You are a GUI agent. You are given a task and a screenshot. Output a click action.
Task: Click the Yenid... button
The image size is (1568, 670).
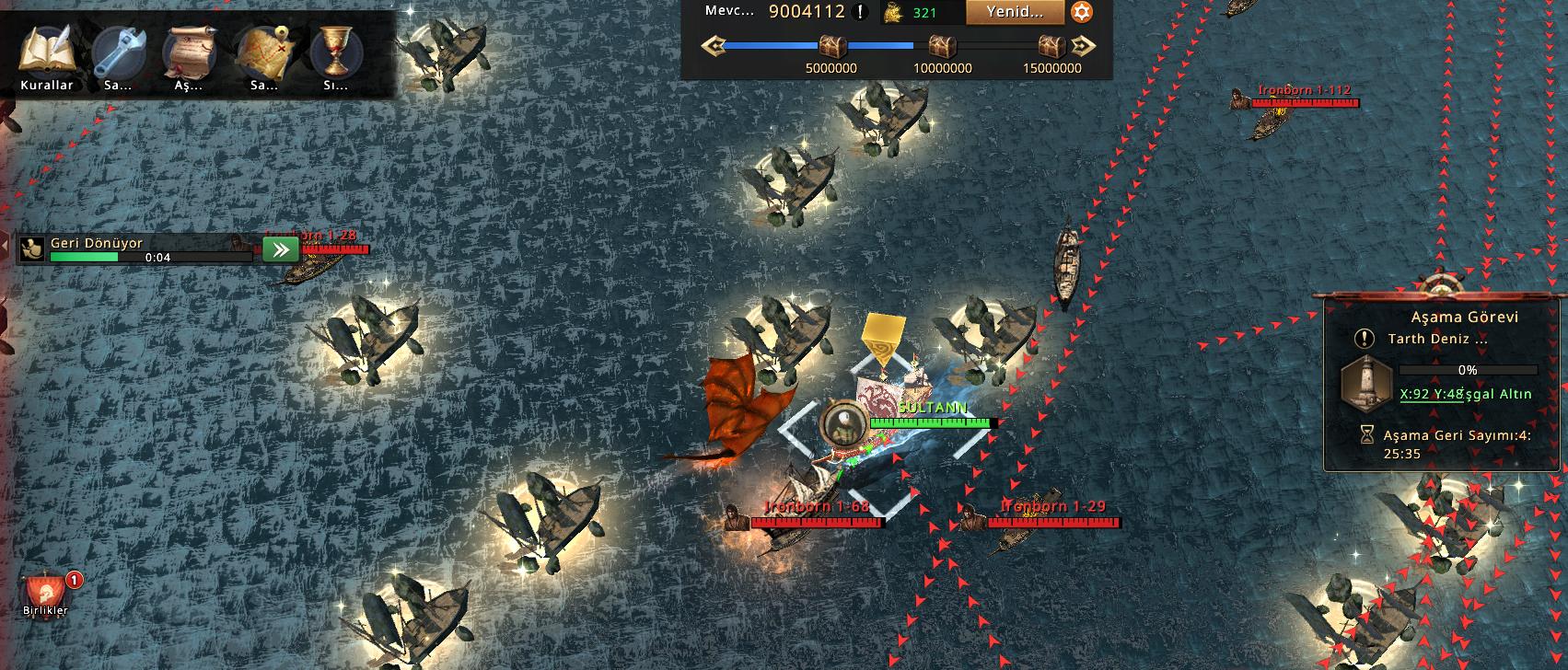click(x=1015, y=12)
